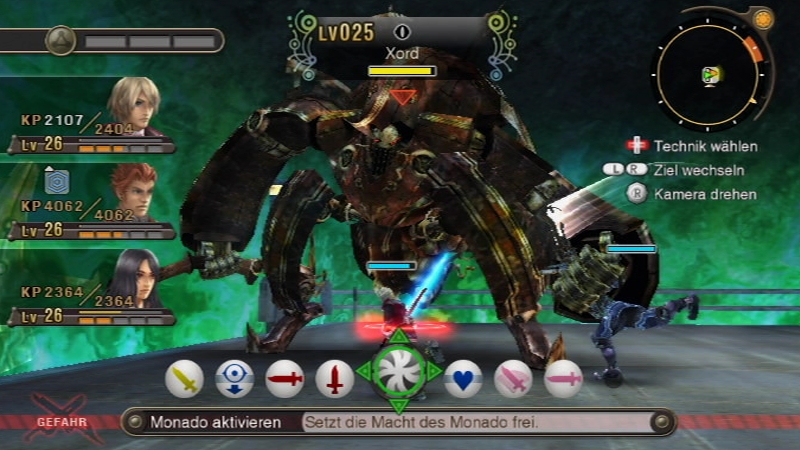The image size is (800, 450).
Task: Choose the horizontal pink sword art
Action: click(563, 379)
